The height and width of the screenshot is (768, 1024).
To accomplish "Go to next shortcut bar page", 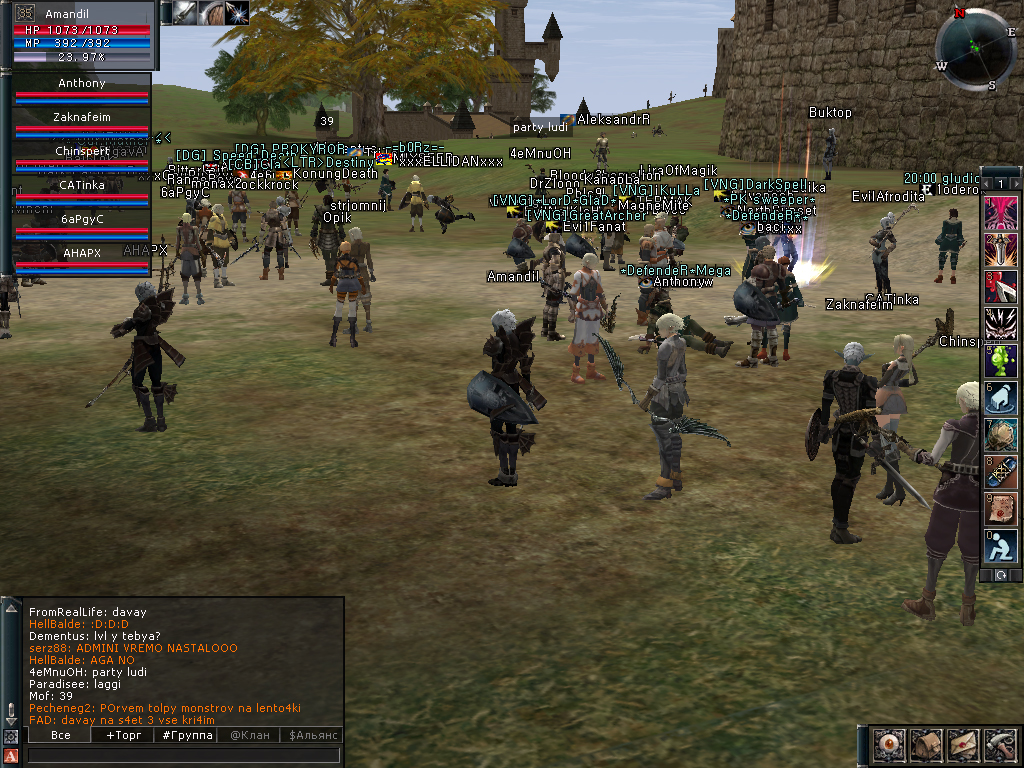I will (x=1016, y=184).
